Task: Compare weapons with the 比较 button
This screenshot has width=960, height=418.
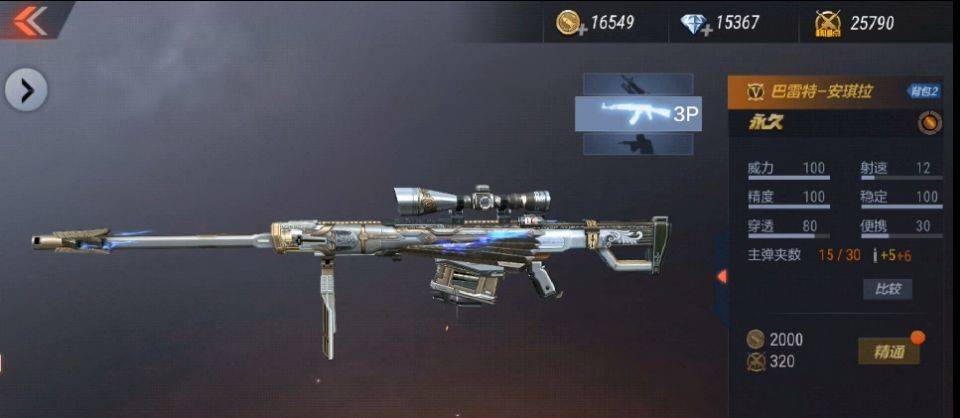Action: pyautogui.click(x=887, y=289)
